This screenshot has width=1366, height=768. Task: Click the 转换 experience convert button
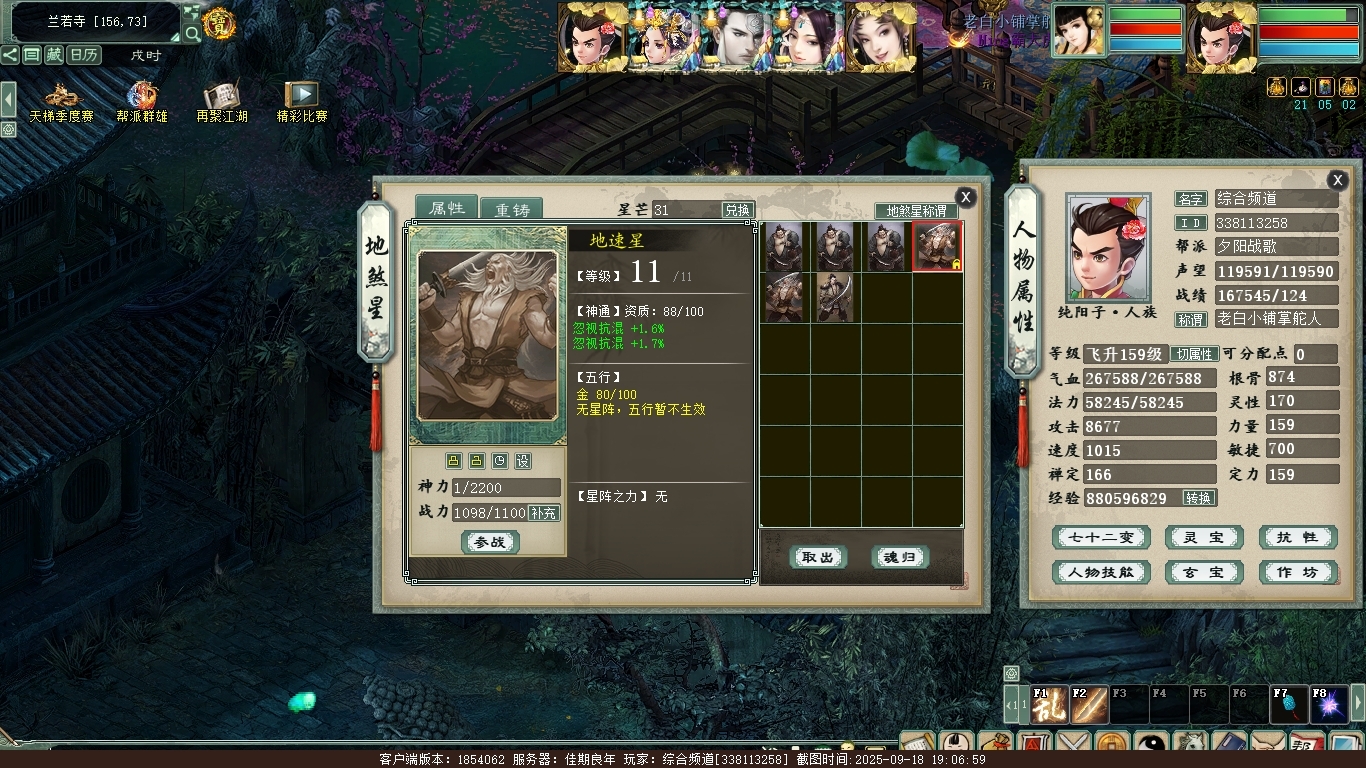(x=1198, y=498)
